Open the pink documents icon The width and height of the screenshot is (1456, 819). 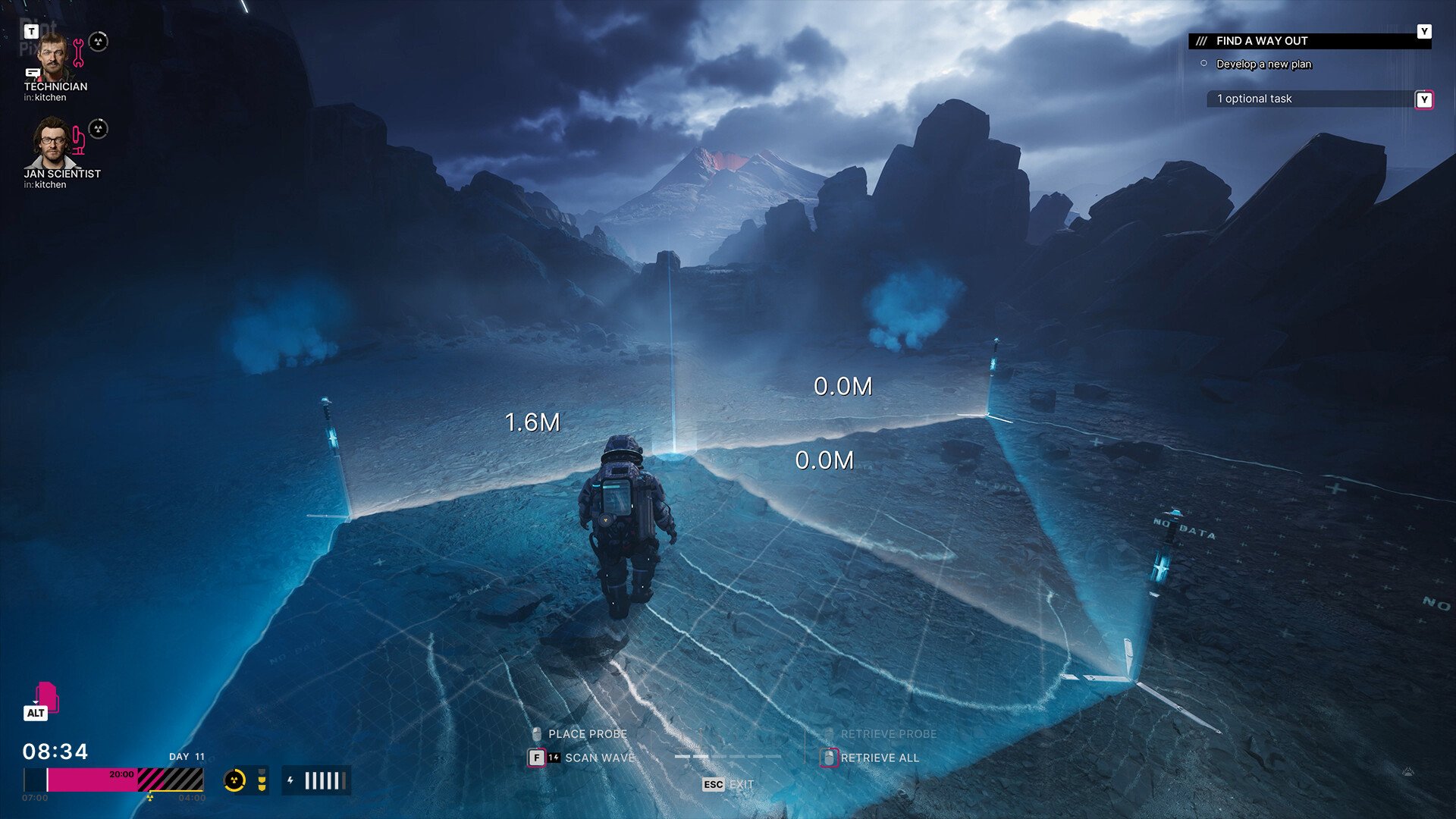(x=45, y=697)
